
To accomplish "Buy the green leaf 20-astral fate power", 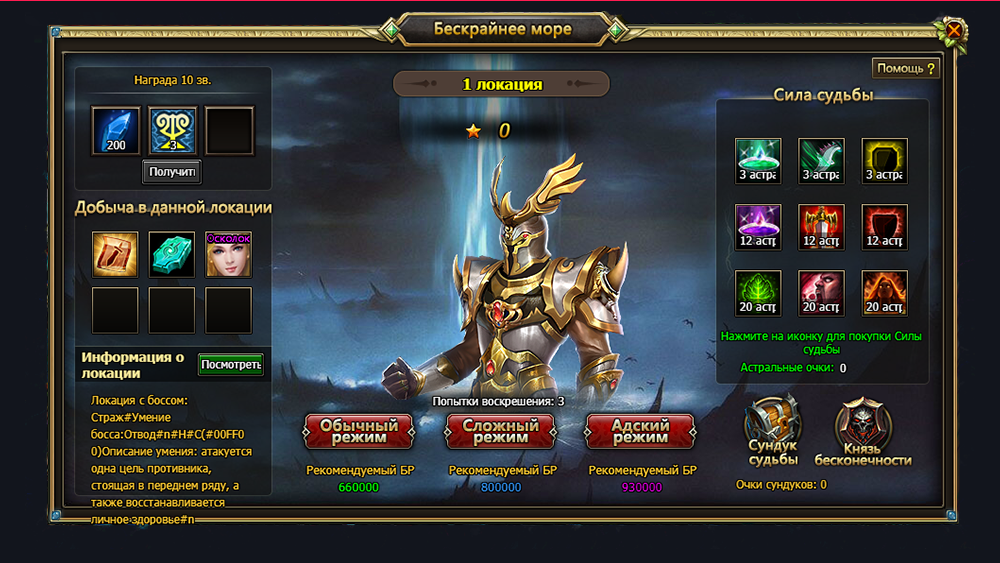I will tap(758, 294).
